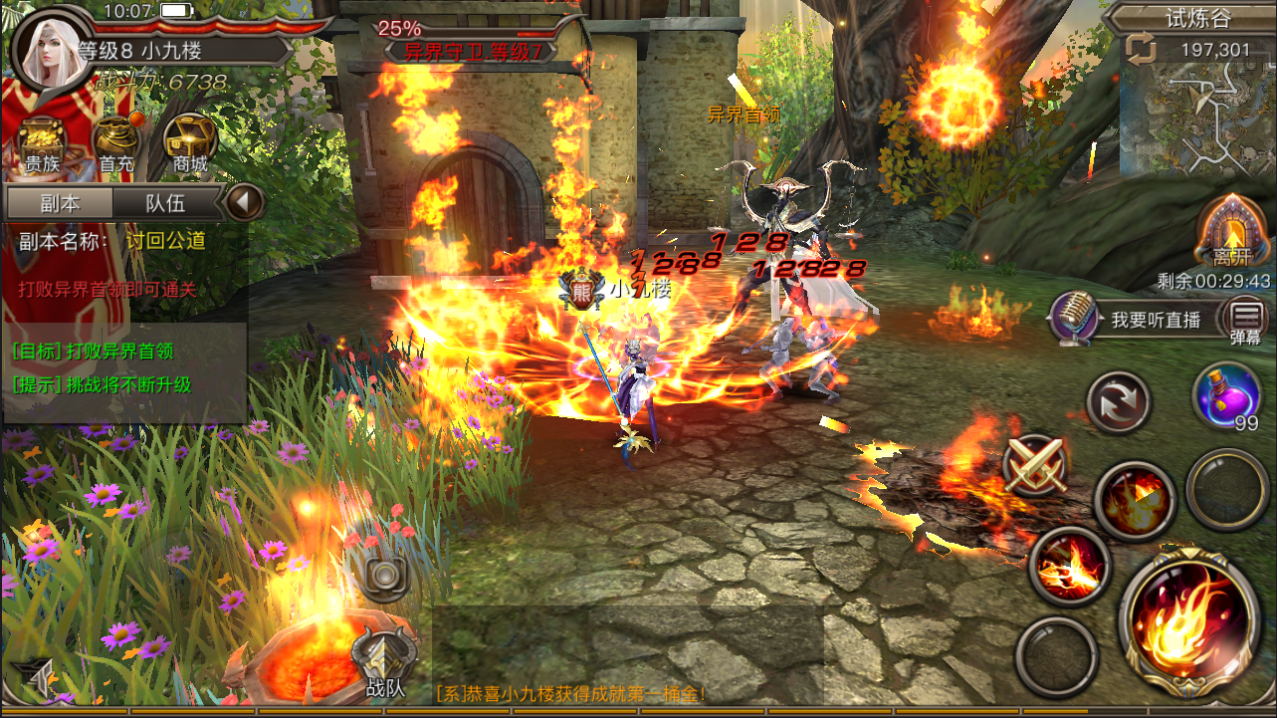Tap the camera icon above 战队
Image resolution: width=1277 pixels, height=718 pixels.
click(x=384, y=575)
